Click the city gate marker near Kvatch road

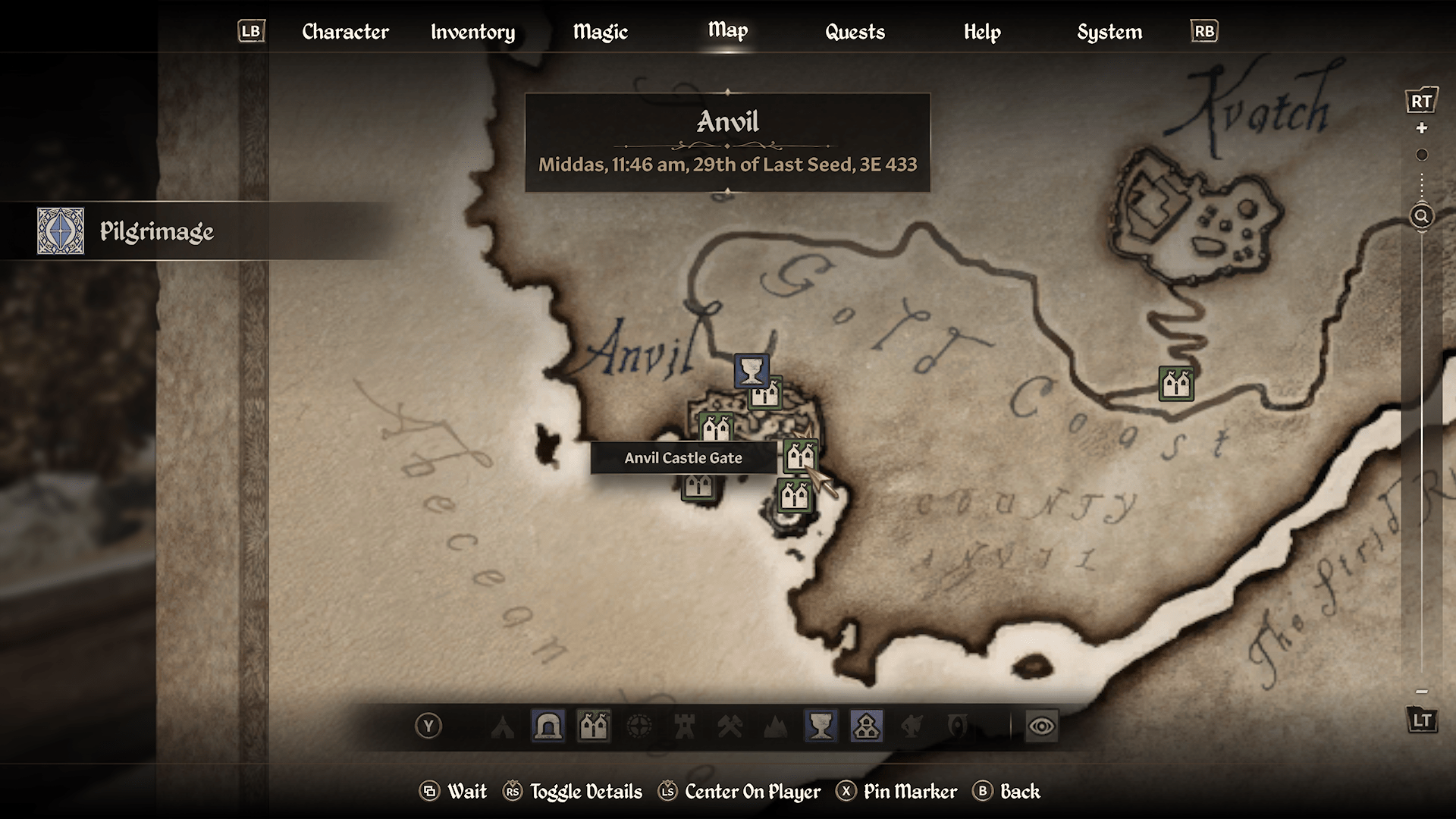tap(1176, 384)
